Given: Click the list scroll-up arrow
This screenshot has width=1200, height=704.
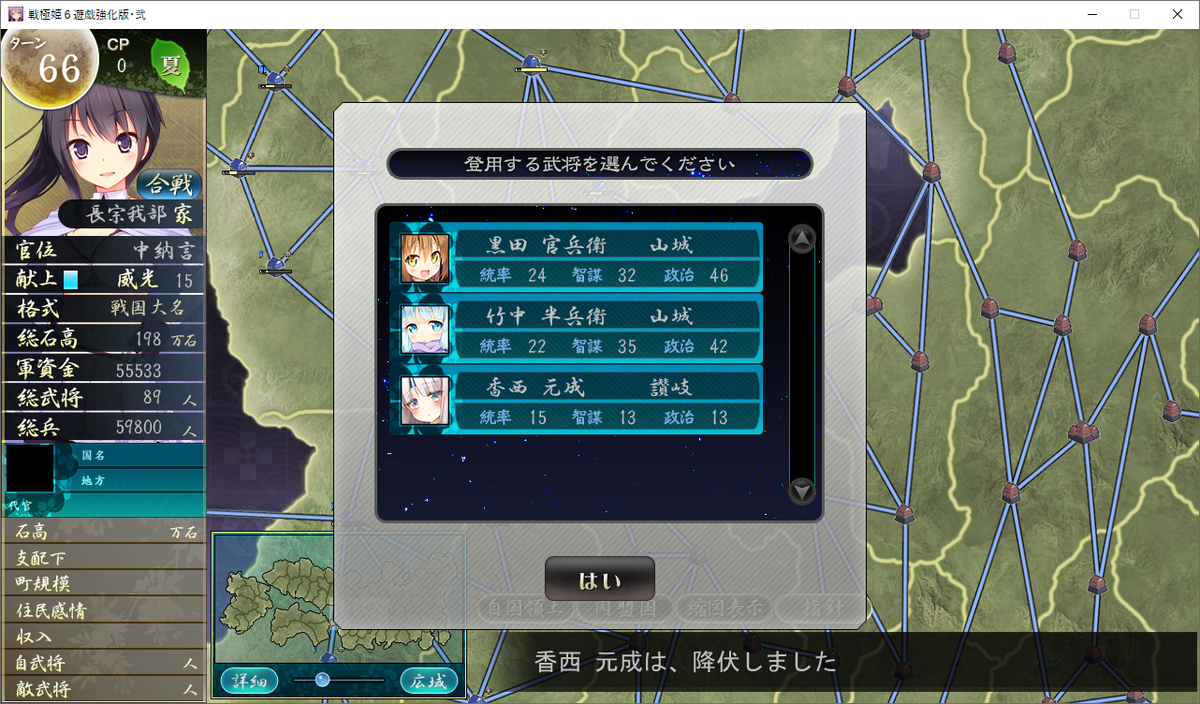Looking at the screenshot, I should coord(802,239).
